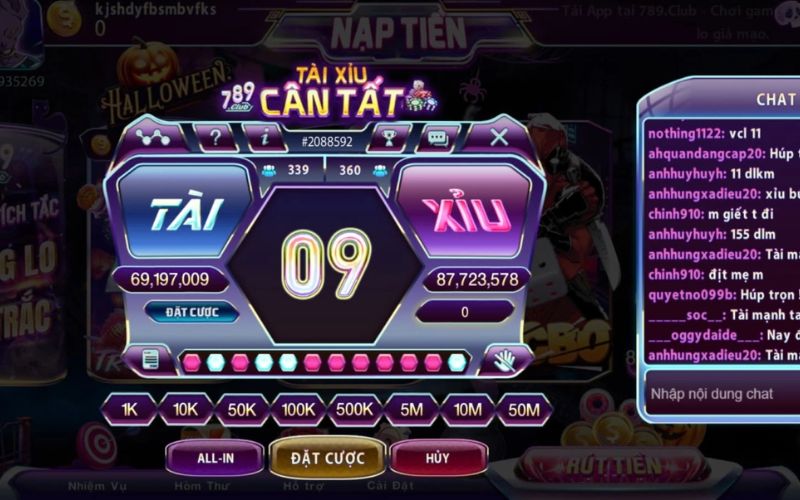Select the 500K chip
Viewport: 800px width, 500px height.
pyautogui.click(x=355, y=409)
